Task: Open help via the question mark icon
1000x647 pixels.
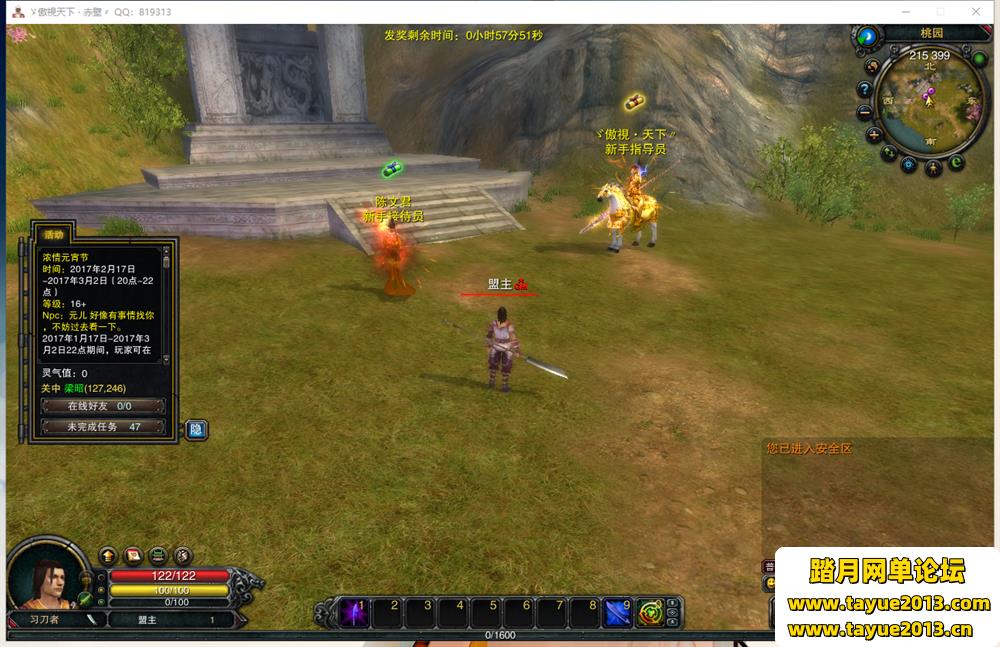Action: coord(865,88)
